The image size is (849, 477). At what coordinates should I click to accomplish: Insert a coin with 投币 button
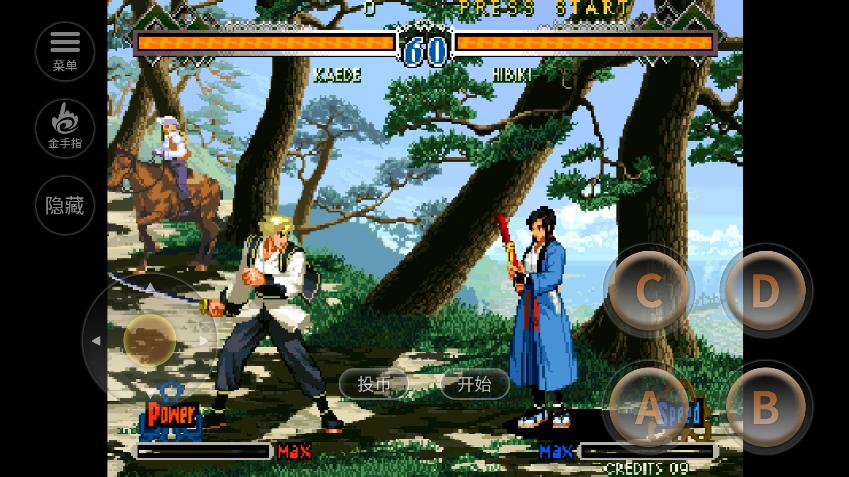[x=375, y=384]
